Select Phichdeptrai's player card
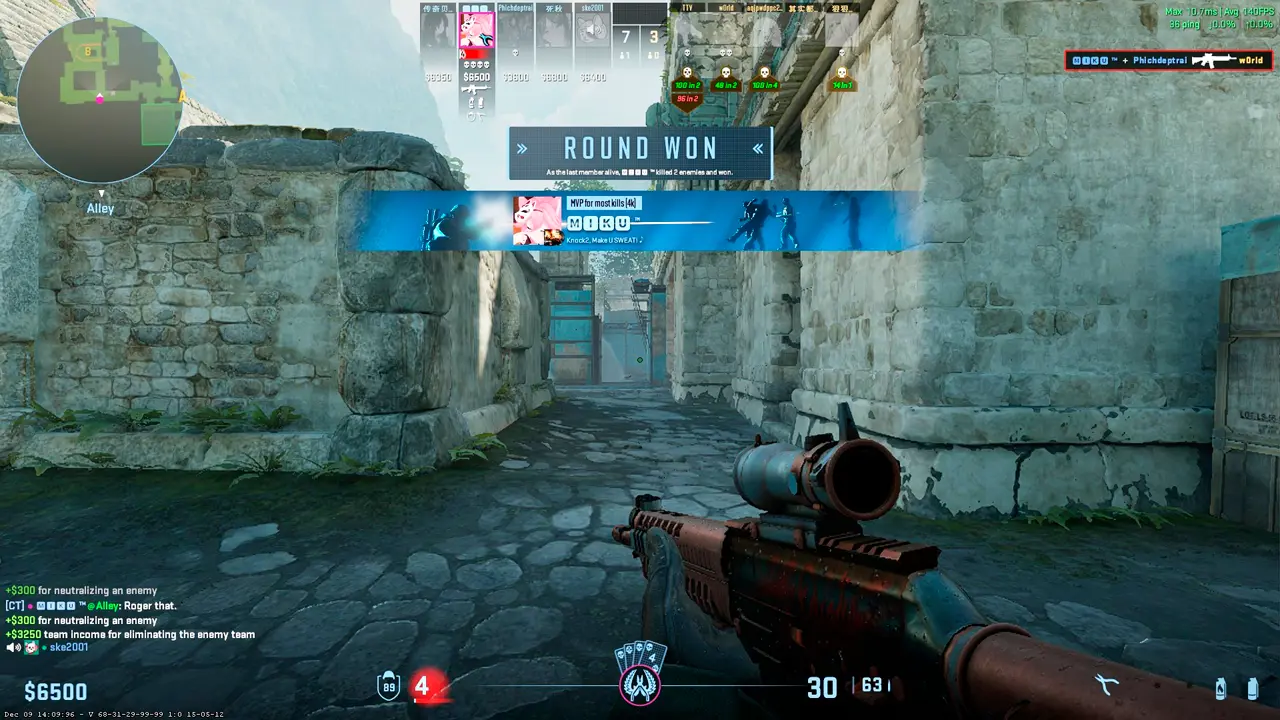Screen dimensions: 1280x720 (x=515, y=30)
